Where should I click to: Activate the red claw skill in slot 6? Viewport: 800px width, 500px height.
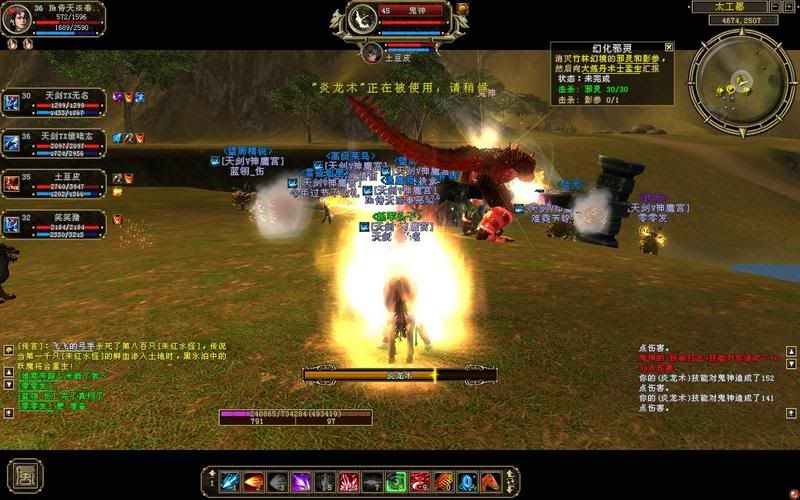tap(348, 482)
